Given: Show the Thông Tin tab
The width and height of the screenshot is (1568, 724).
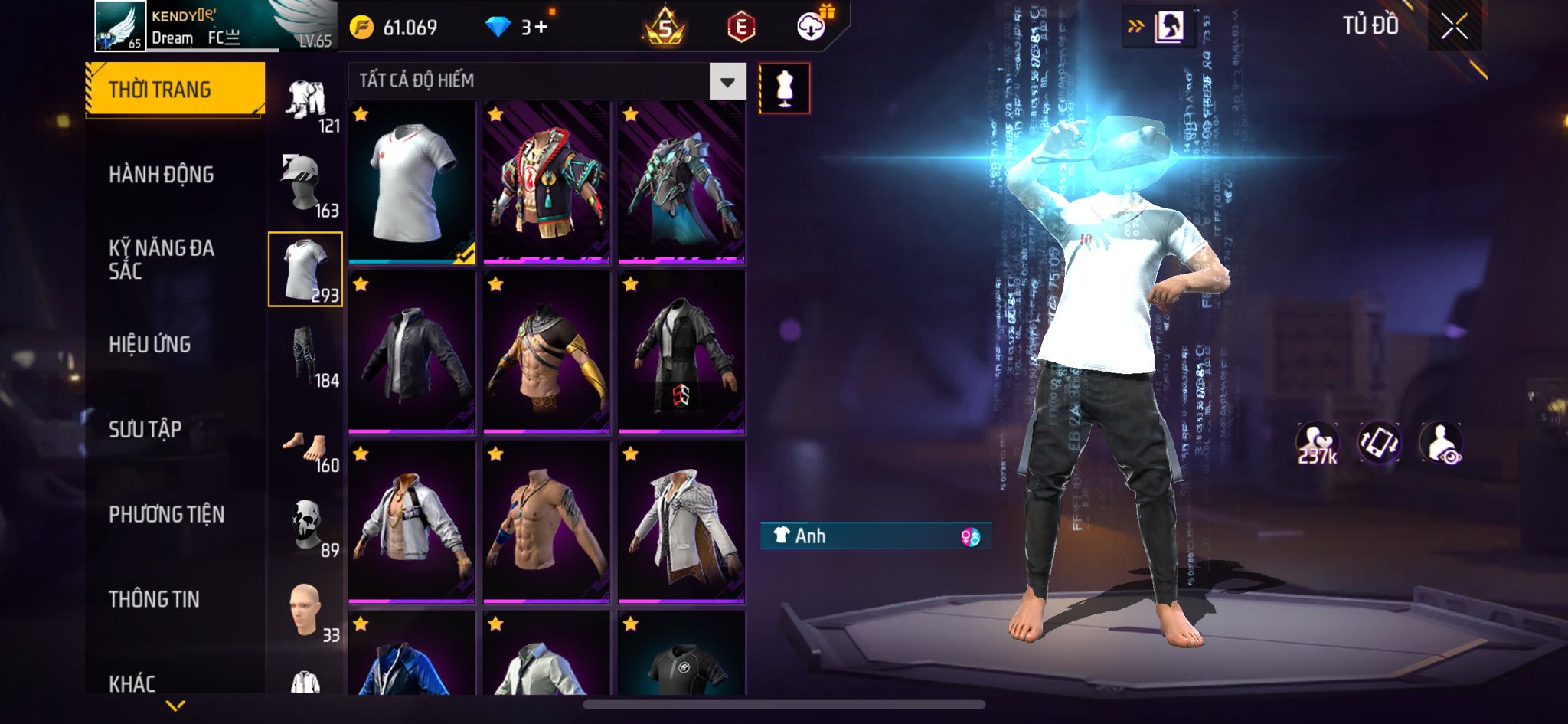Looking at the screenshot, I should tap(154, 599).
